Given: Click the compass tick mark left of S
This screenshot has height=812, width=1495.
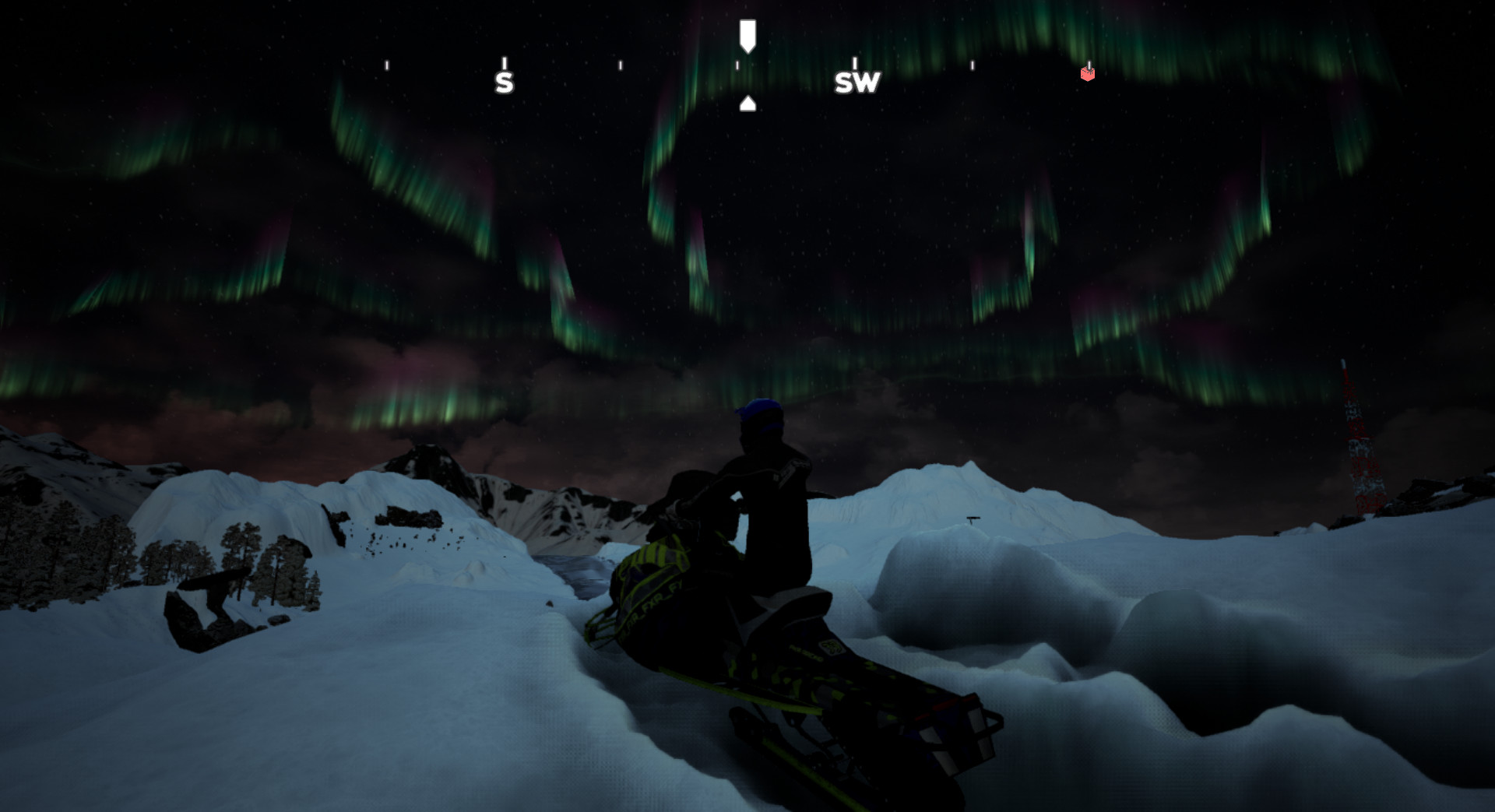Looking at the screenshot, I should (x=386, y=65).
